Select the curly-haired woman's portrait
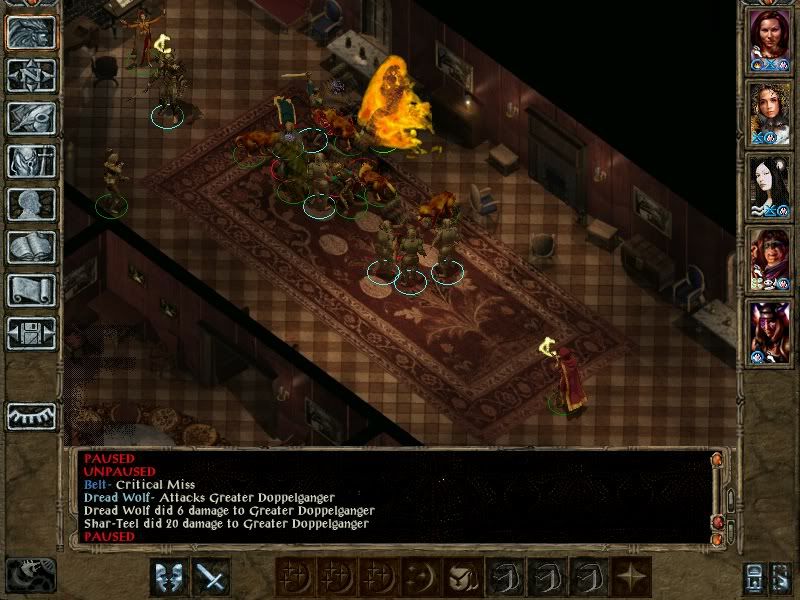Screen dimensions: 800x600 coord(770,113)
